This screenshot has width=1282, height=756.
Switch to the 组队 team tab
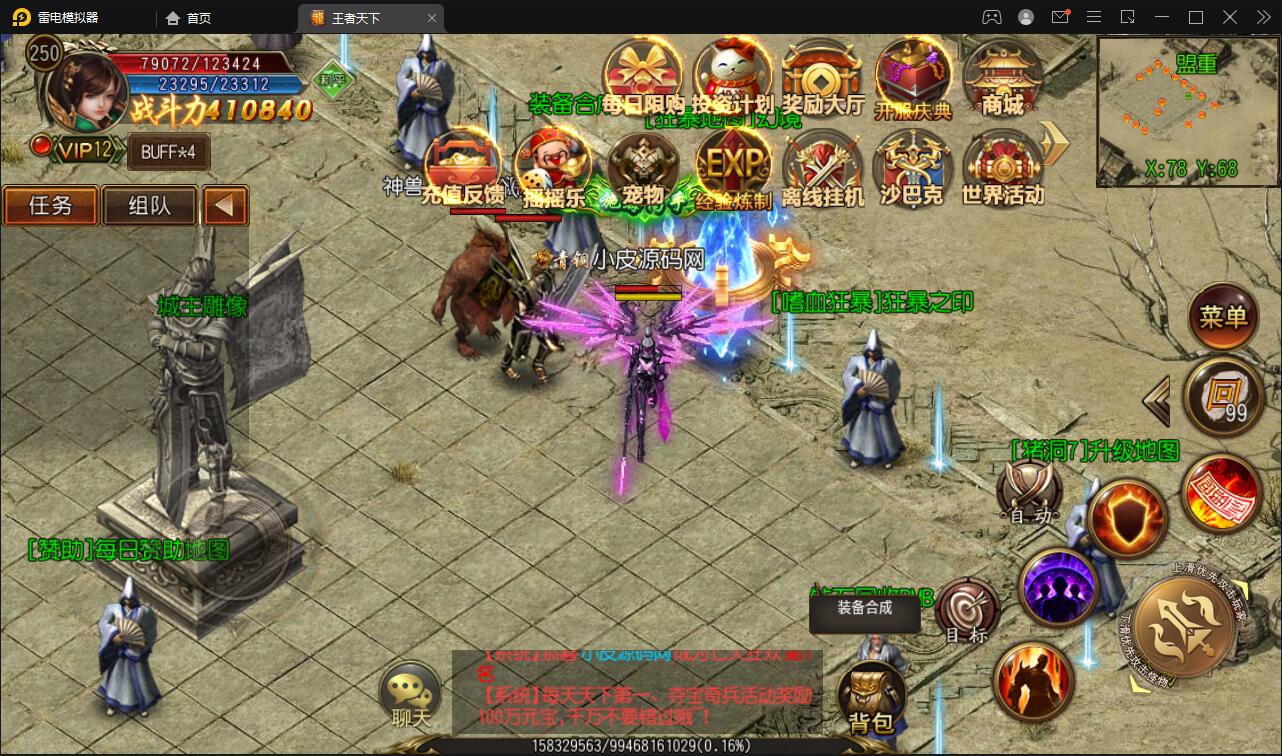(x=149, y=206)
